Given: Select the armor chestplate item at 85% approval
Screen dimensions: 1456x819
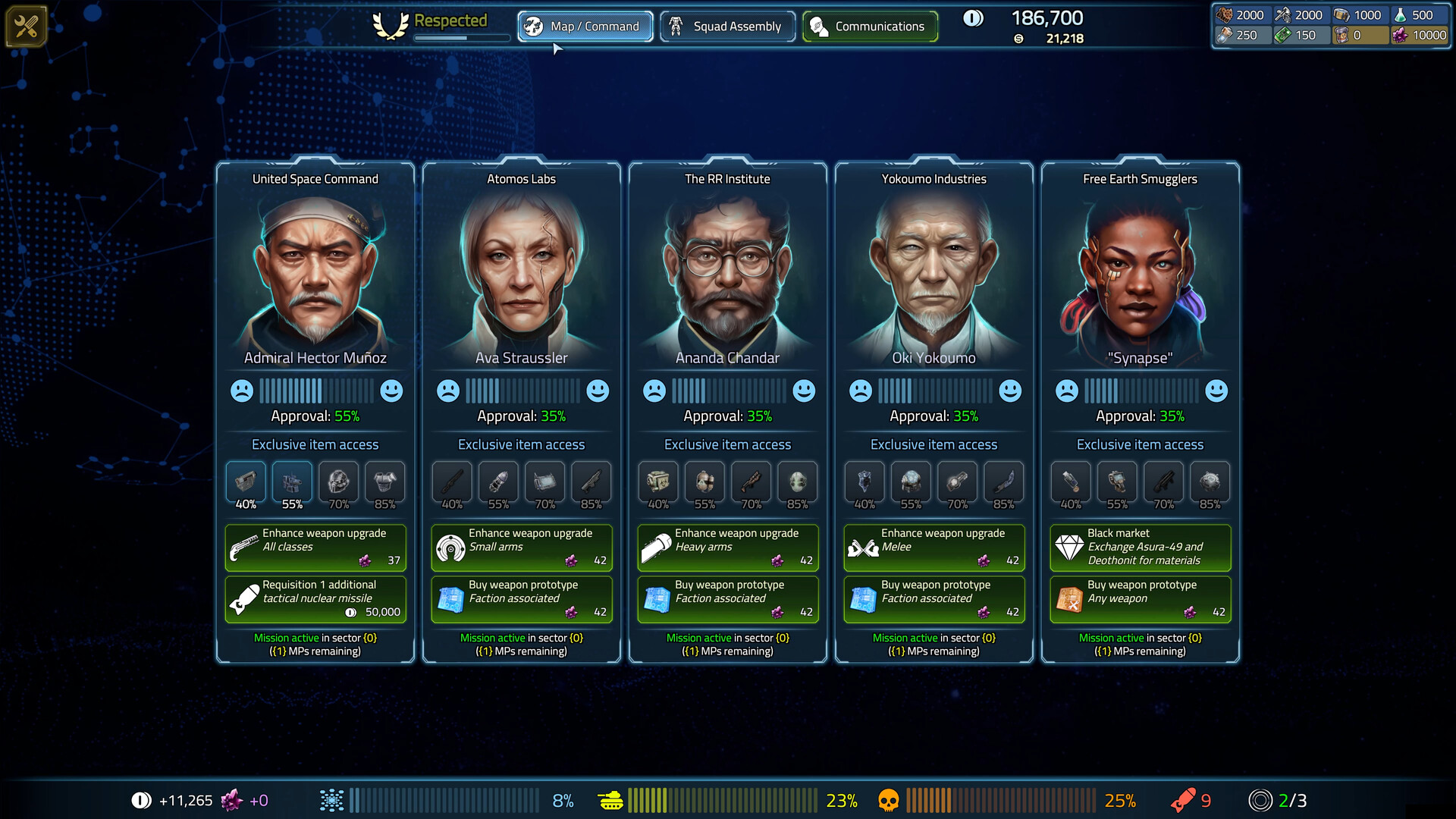Looking at the screenshot, I should 384,482.
